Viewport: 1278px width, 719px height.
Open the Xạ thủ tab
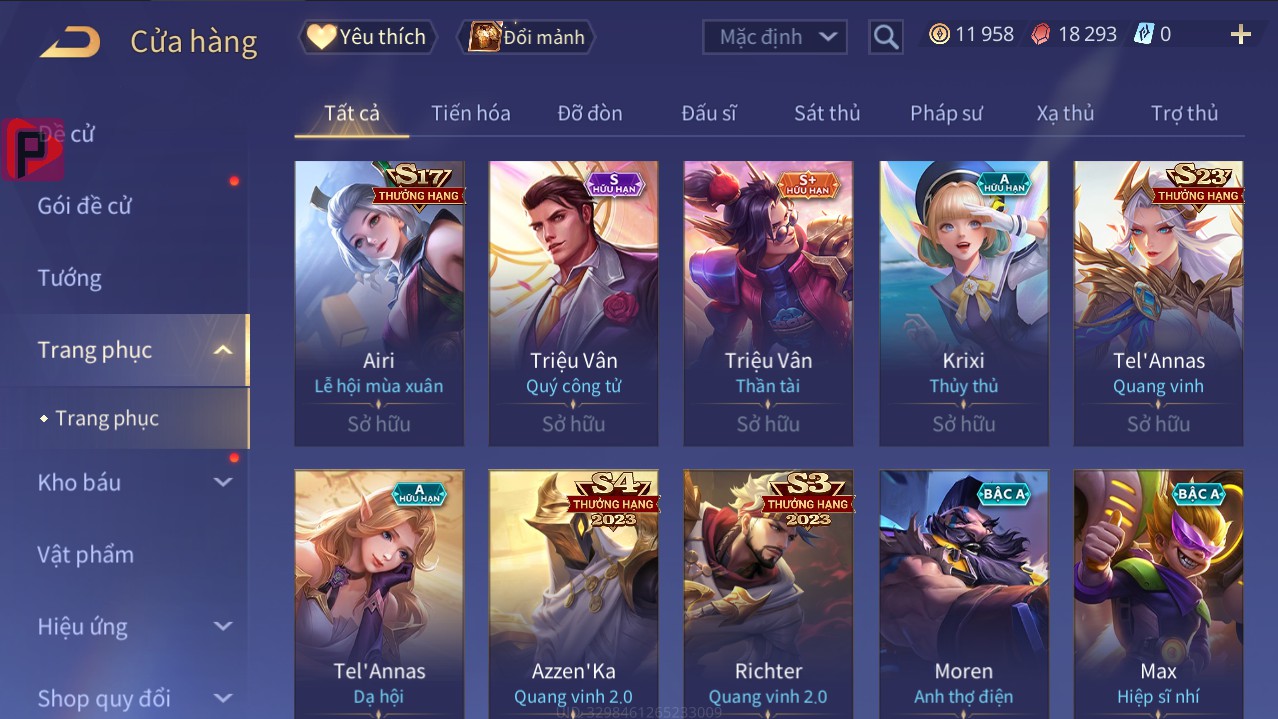tap(1065, 113)
